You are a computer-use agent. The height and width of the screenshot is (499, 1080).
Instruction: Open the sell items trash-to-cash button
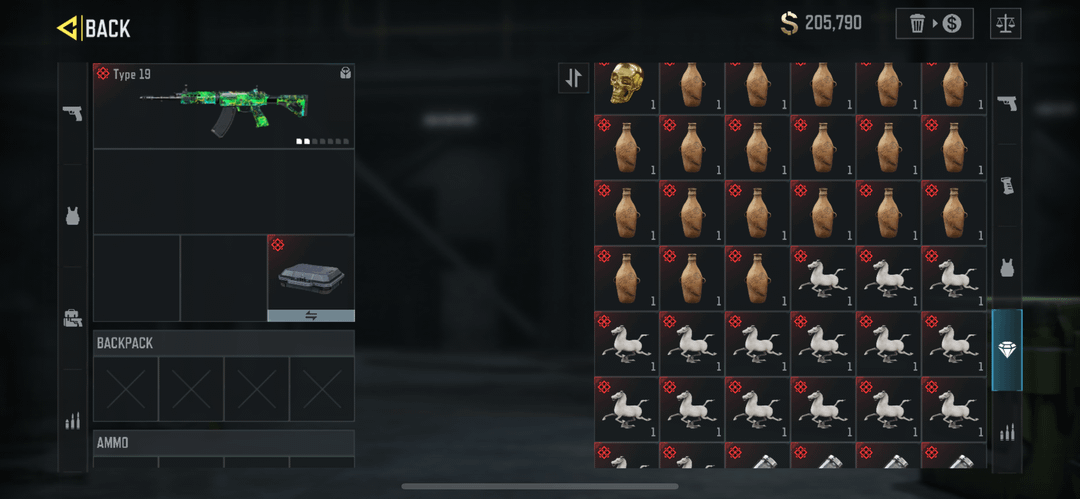point(934,23)
